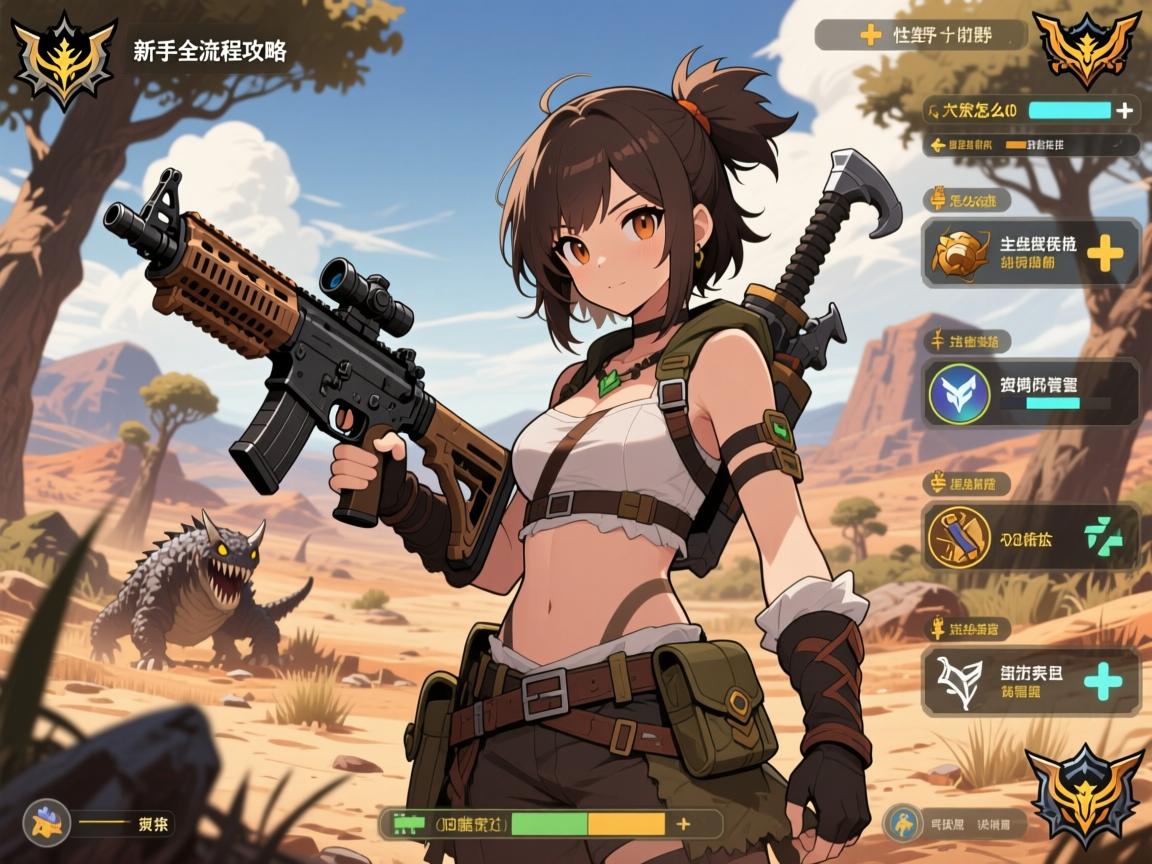Select the row with the yellow left arrow
This screenshot has height=864, width=1152.
pyautogui.click(x=1030, y=146)
